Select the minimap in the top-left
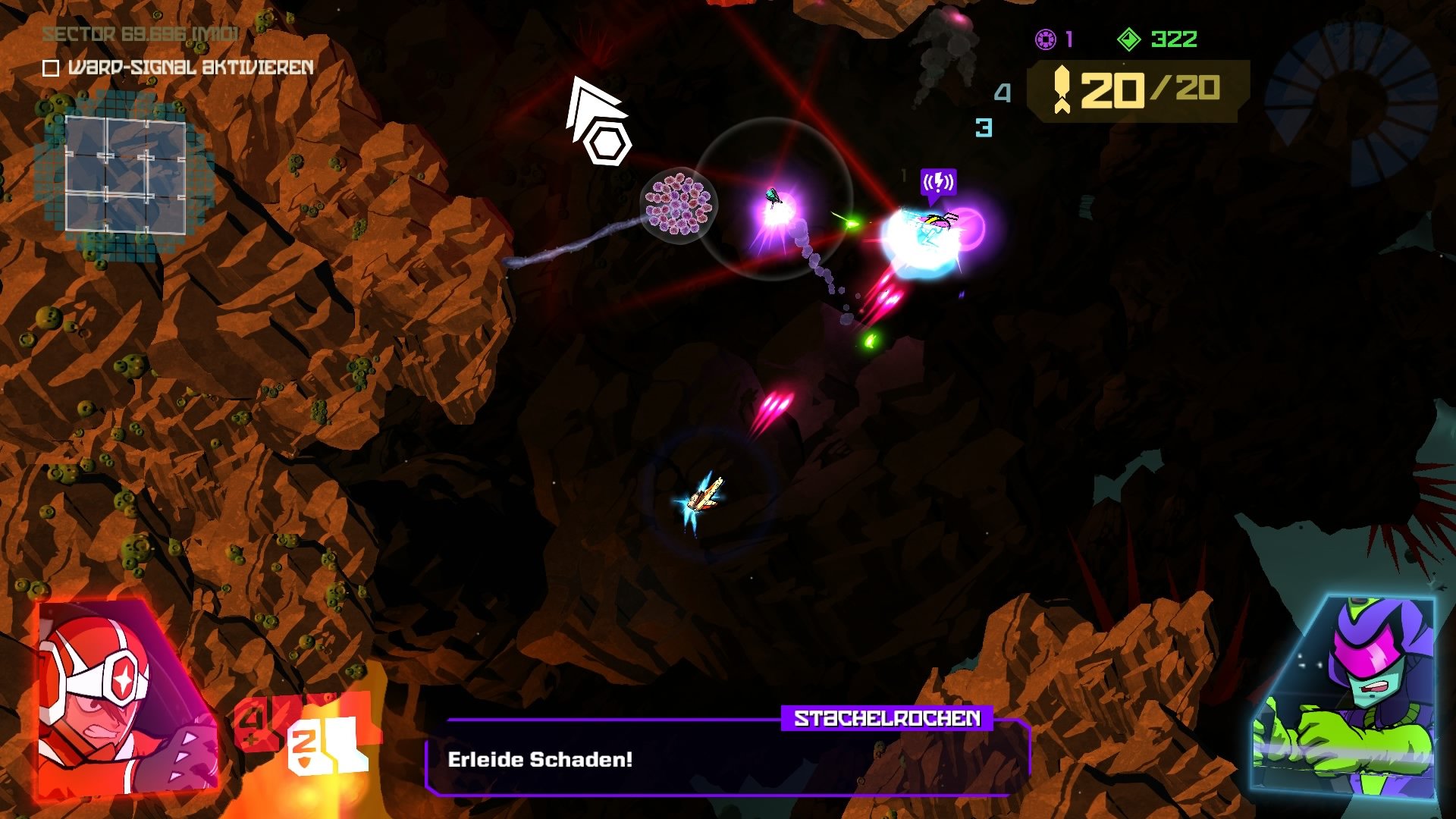This screenshot has width=1456, height=819. point(125,174)
